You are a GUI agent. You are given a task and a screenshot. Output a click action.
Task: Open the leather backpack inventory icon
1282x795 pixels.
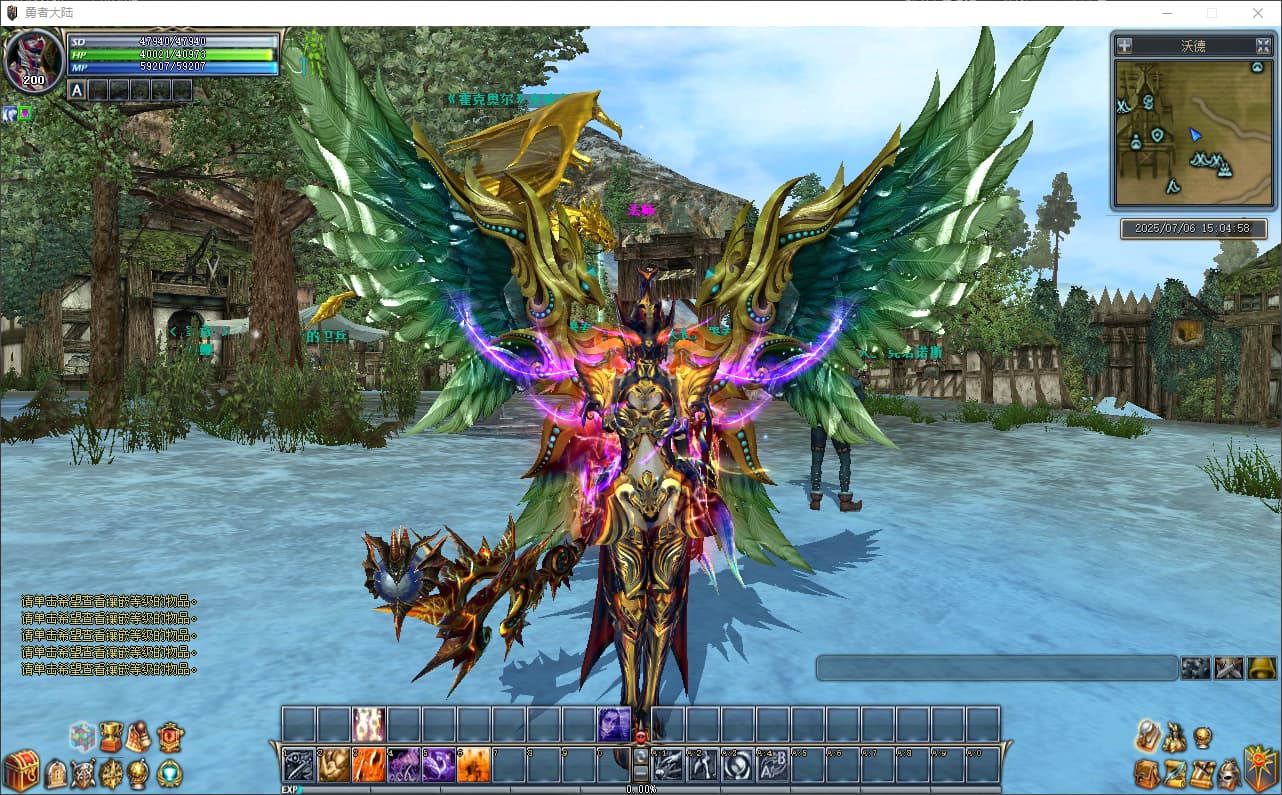(1147, 773)
